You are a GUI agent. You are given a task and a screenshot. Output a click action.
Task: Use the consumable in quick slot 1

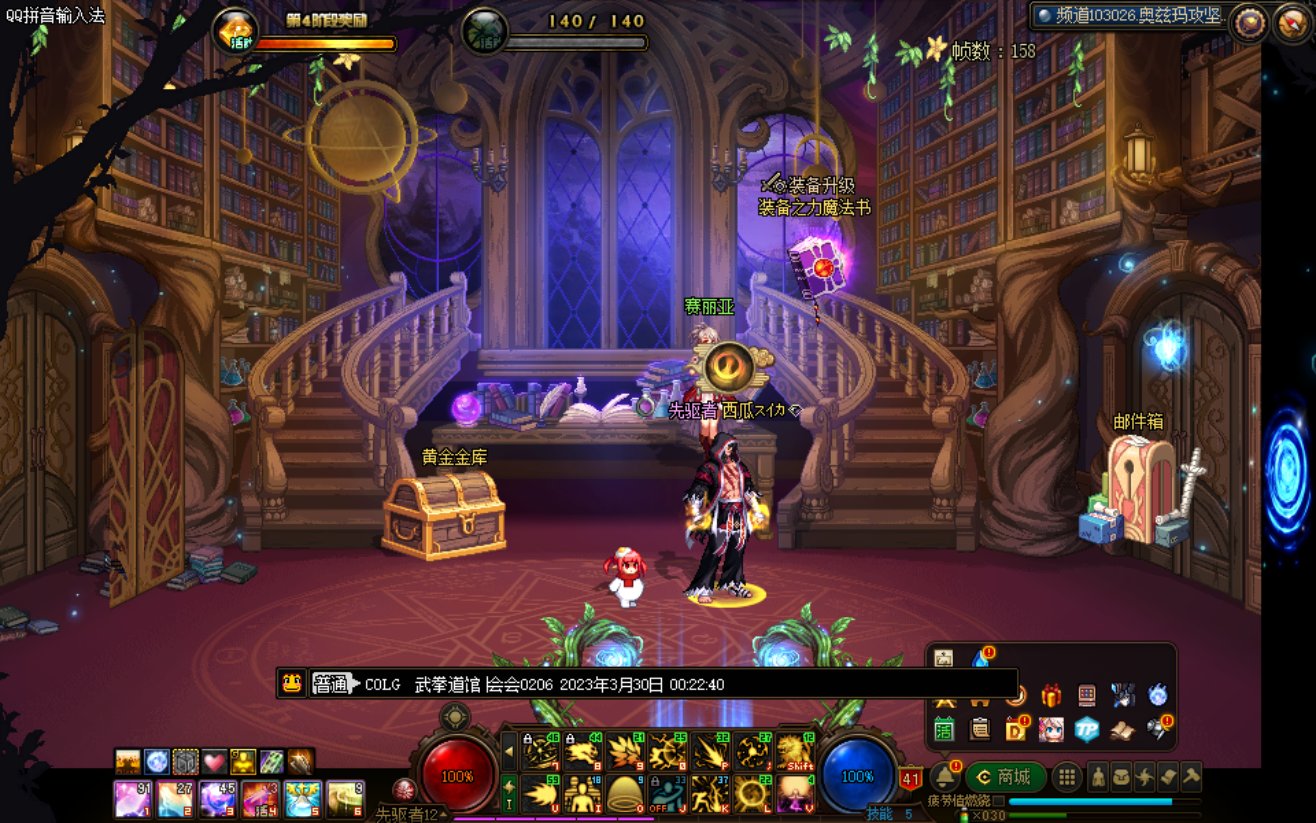[x=132, y=799]
